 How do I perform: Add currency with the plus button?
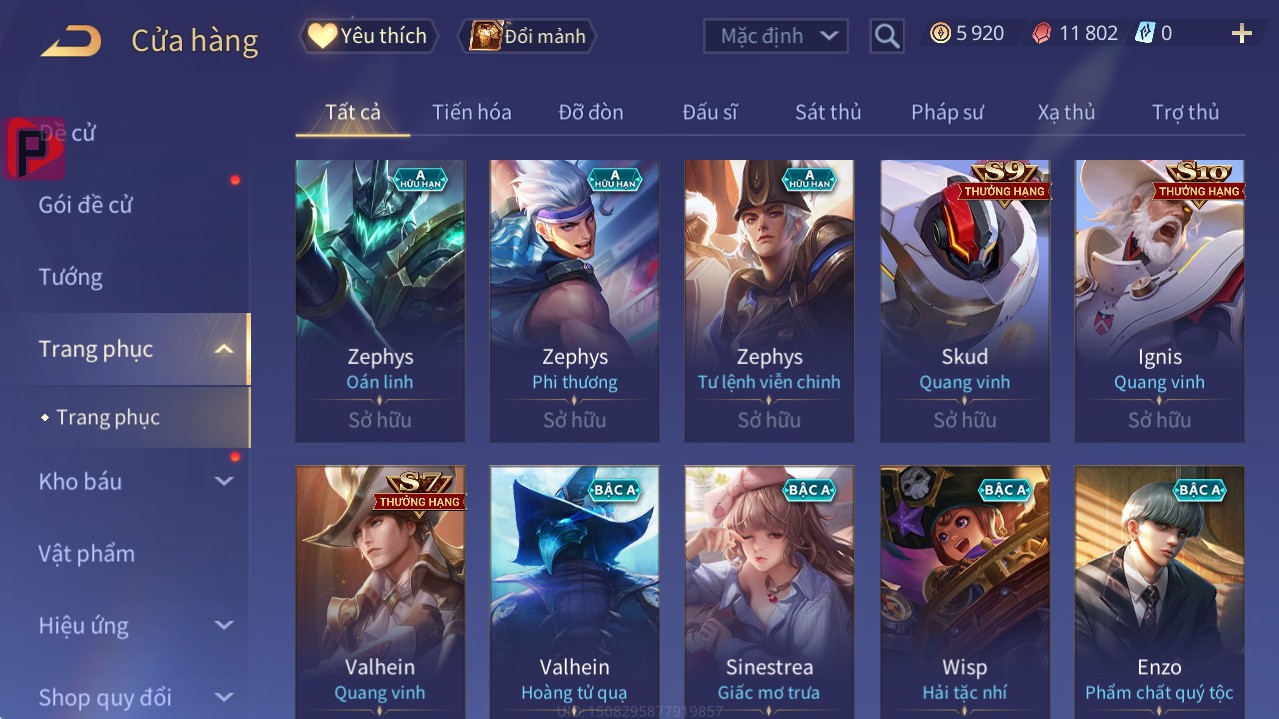coord(1241,34)
